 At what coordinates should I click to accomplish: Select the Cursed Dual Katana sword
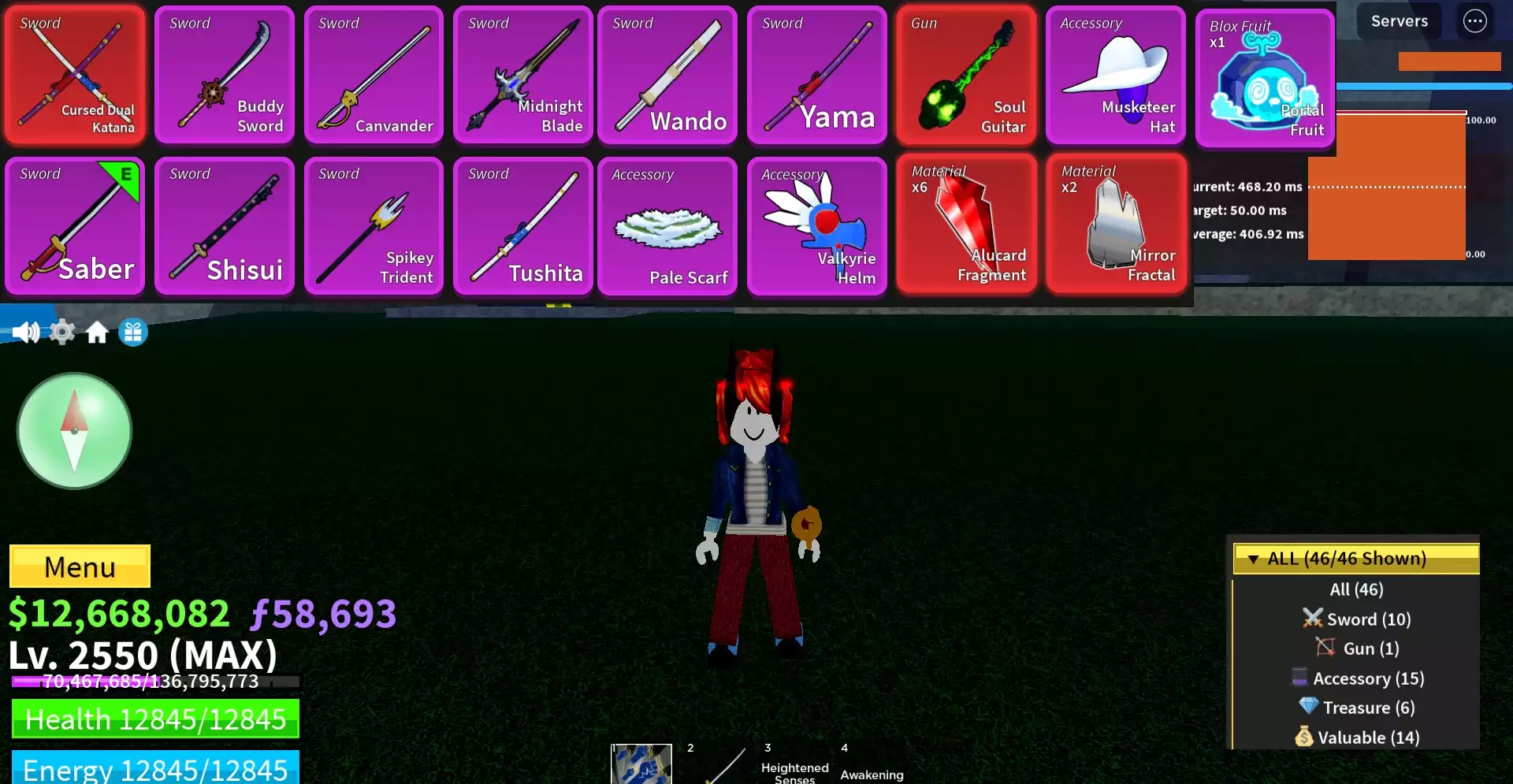75,75
